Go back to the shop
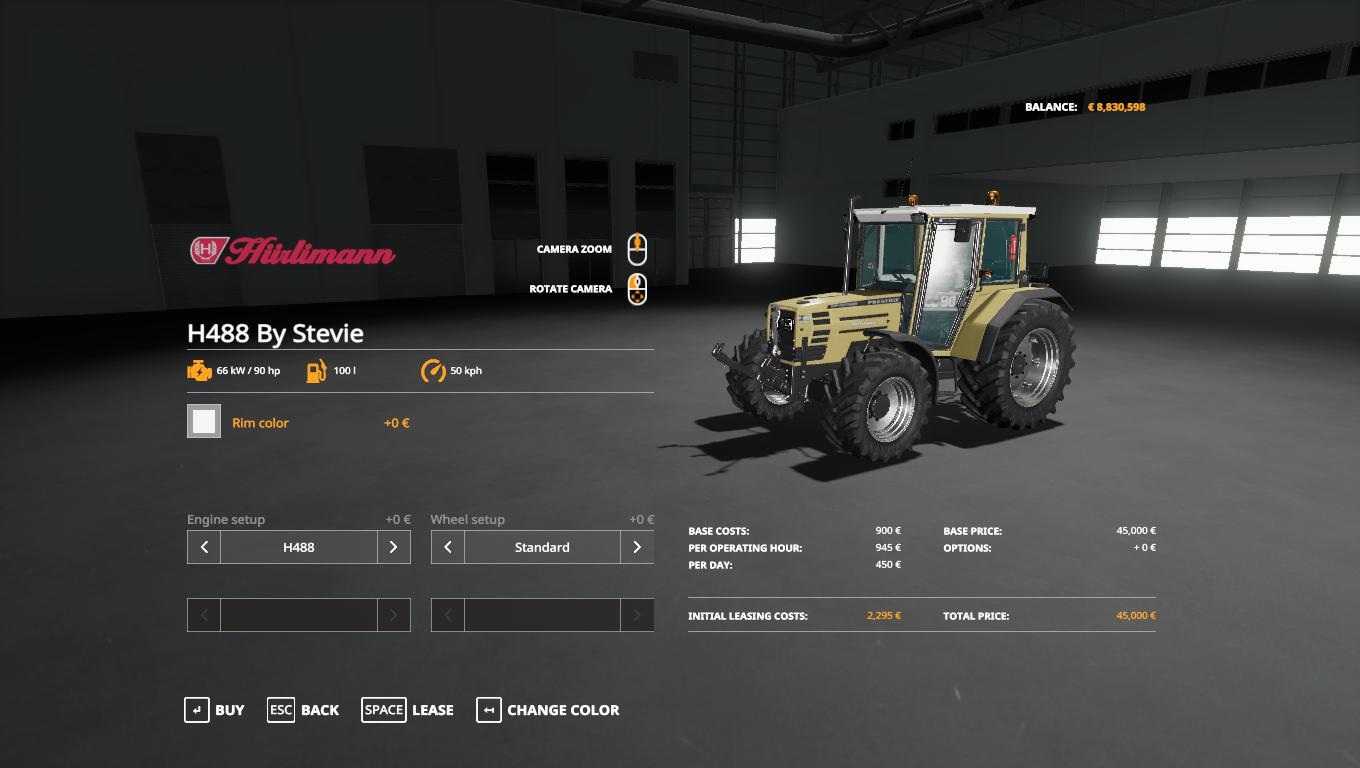Screen dimensions: 1360x768 tap(303, 710)
